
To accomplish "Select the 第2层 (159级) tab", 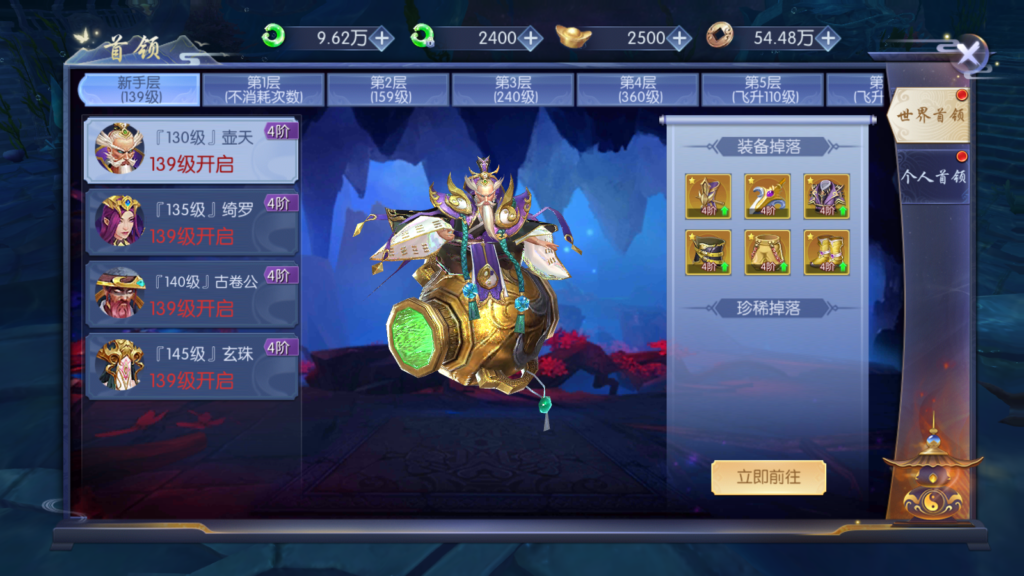I will click(389, 90).
